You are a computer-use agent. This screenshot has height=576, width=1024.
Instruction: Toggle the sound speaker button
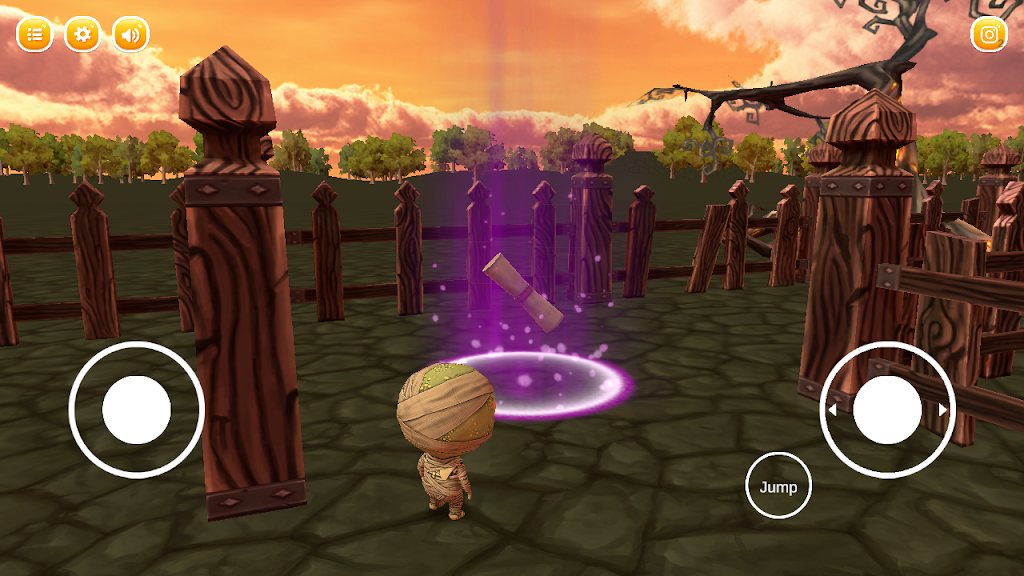click(x=130, y=35)
